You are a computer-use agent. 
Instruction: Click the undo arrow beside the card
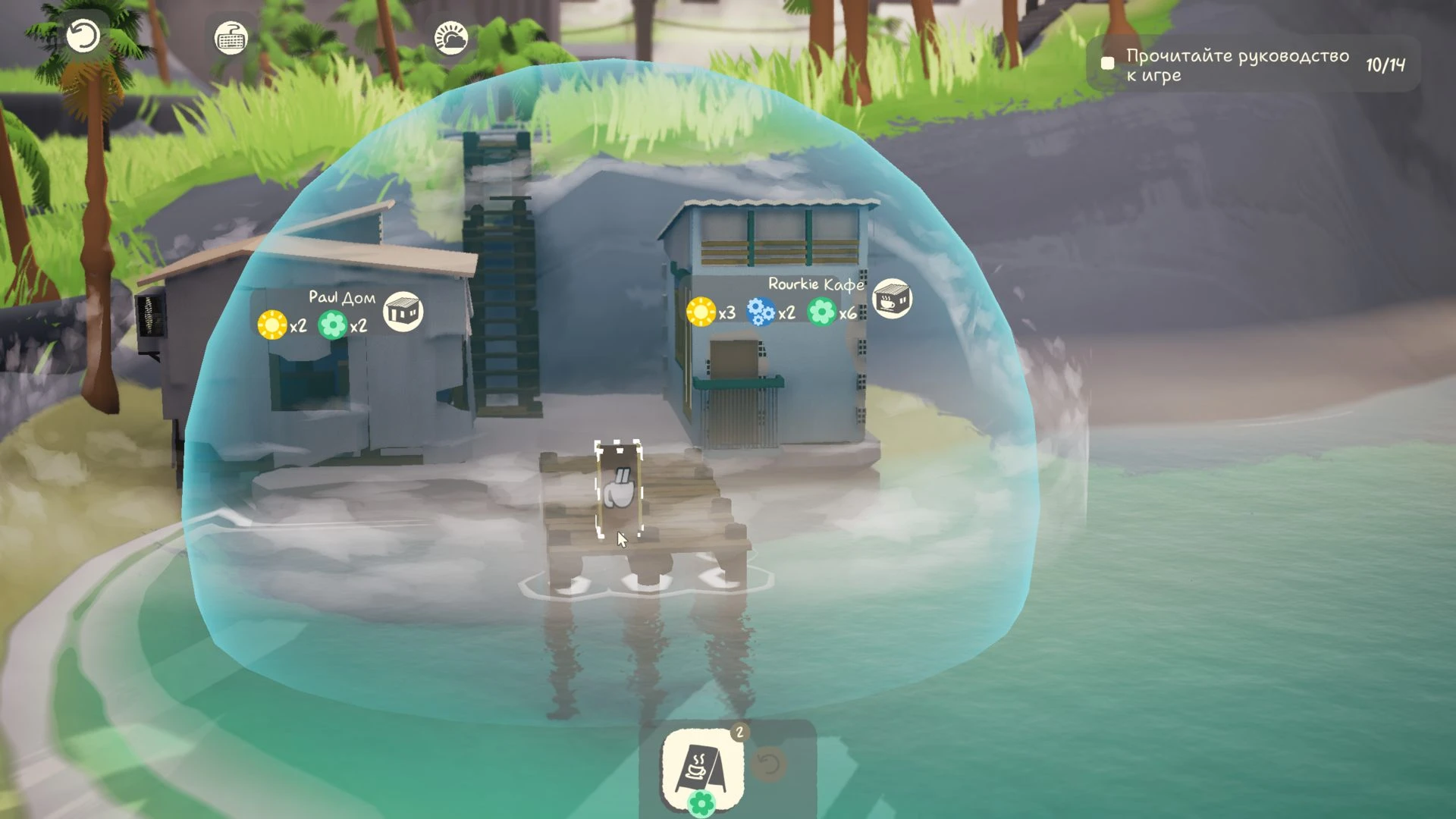point(770,764)
